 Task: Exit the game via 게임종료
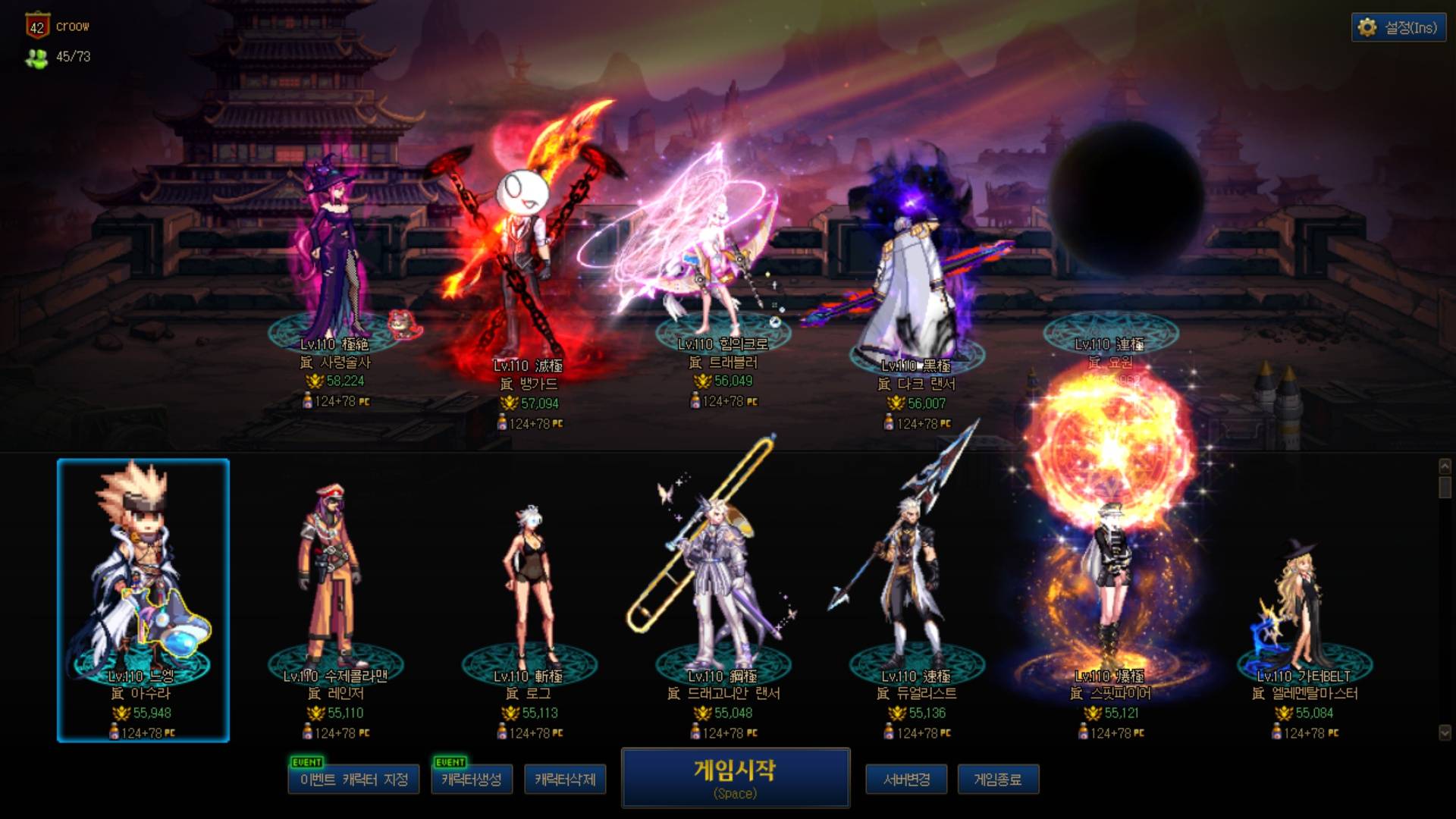[x=997, y=780]
